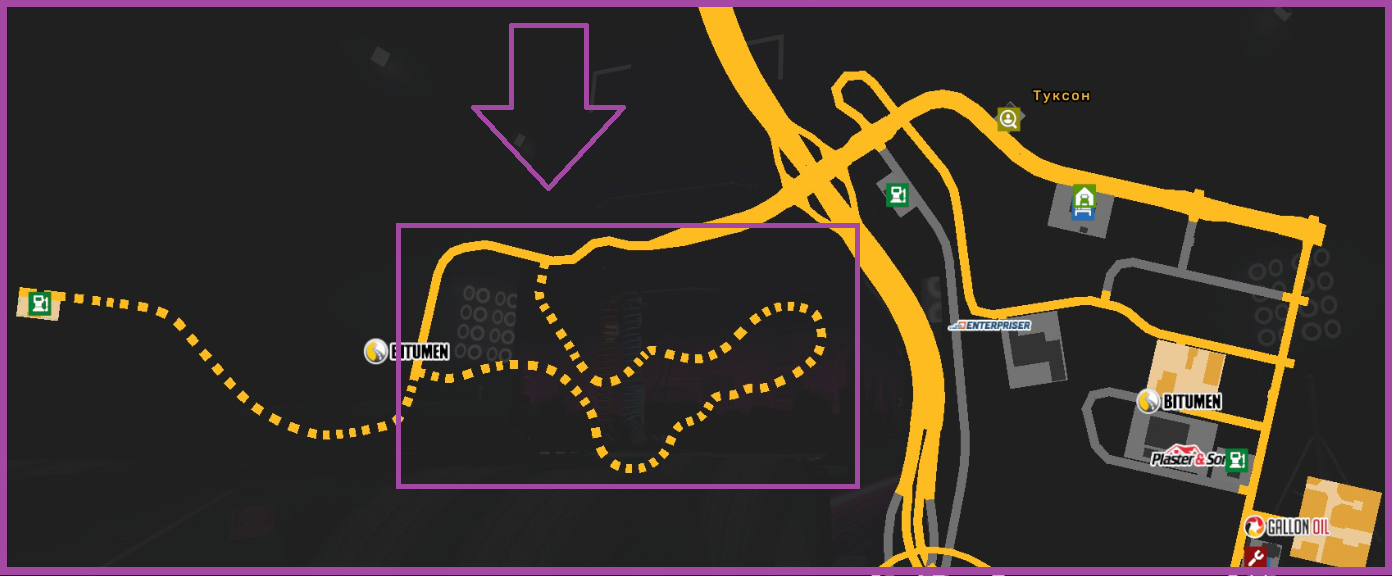
Task: Open the Bitumen marker beside the dotted roads
Action: pyautogui.click(x=406, y=351)
